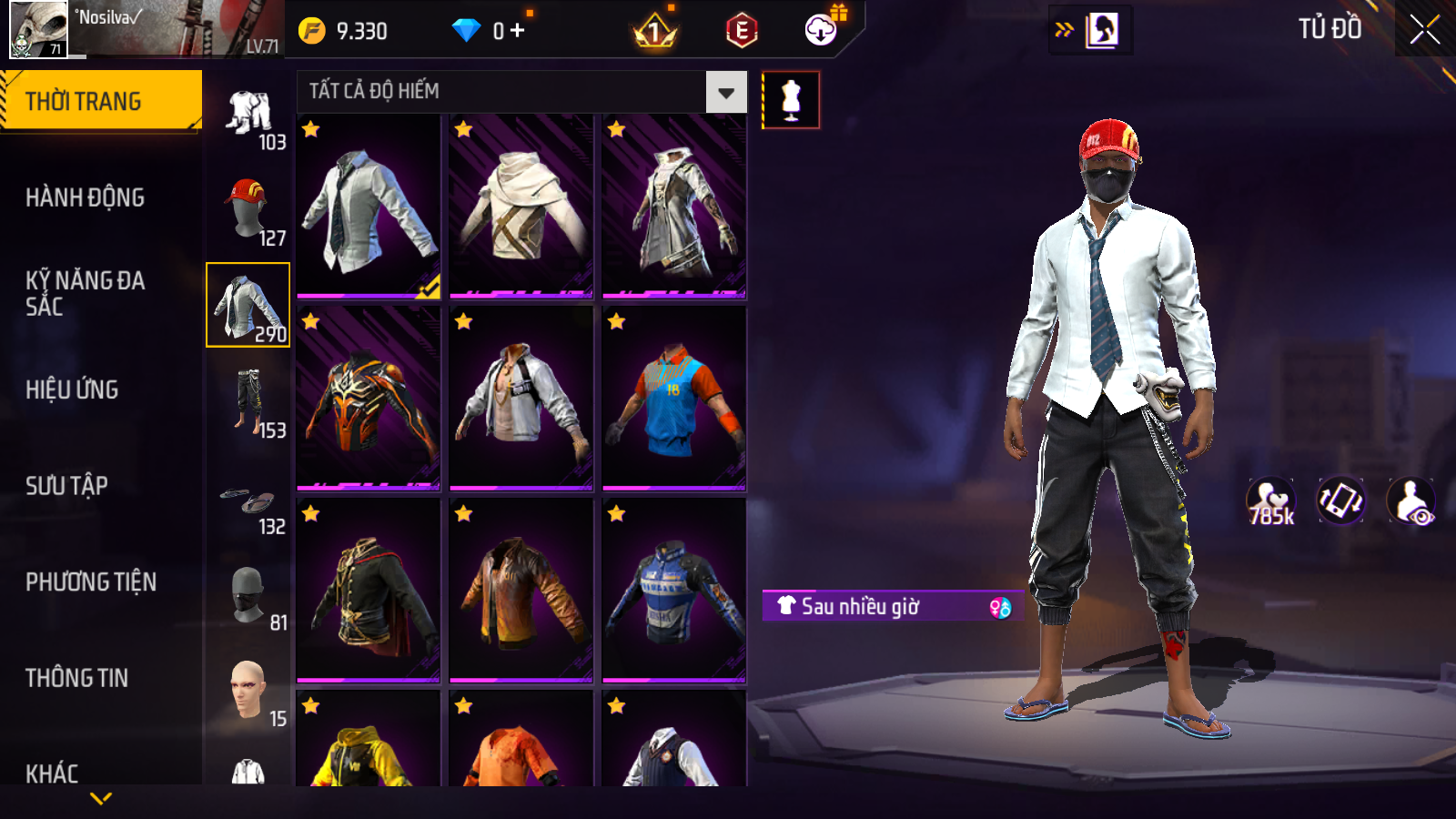Select the blue and orange number 18 jersey
1456x819 pixels.
pos(674,399)
